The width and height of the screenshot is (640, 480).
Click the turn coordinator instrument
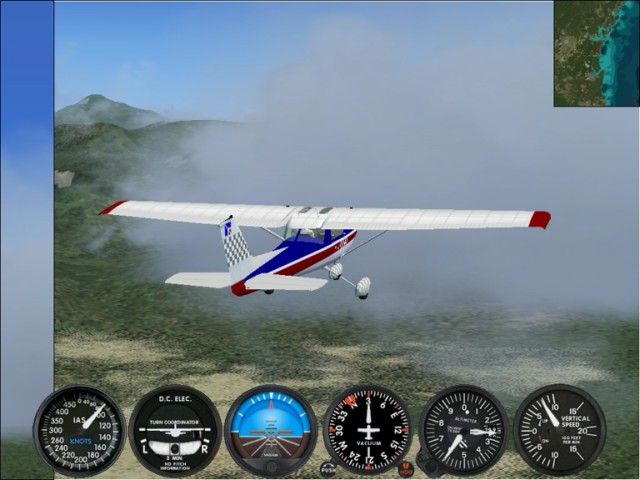pos(175,431)
